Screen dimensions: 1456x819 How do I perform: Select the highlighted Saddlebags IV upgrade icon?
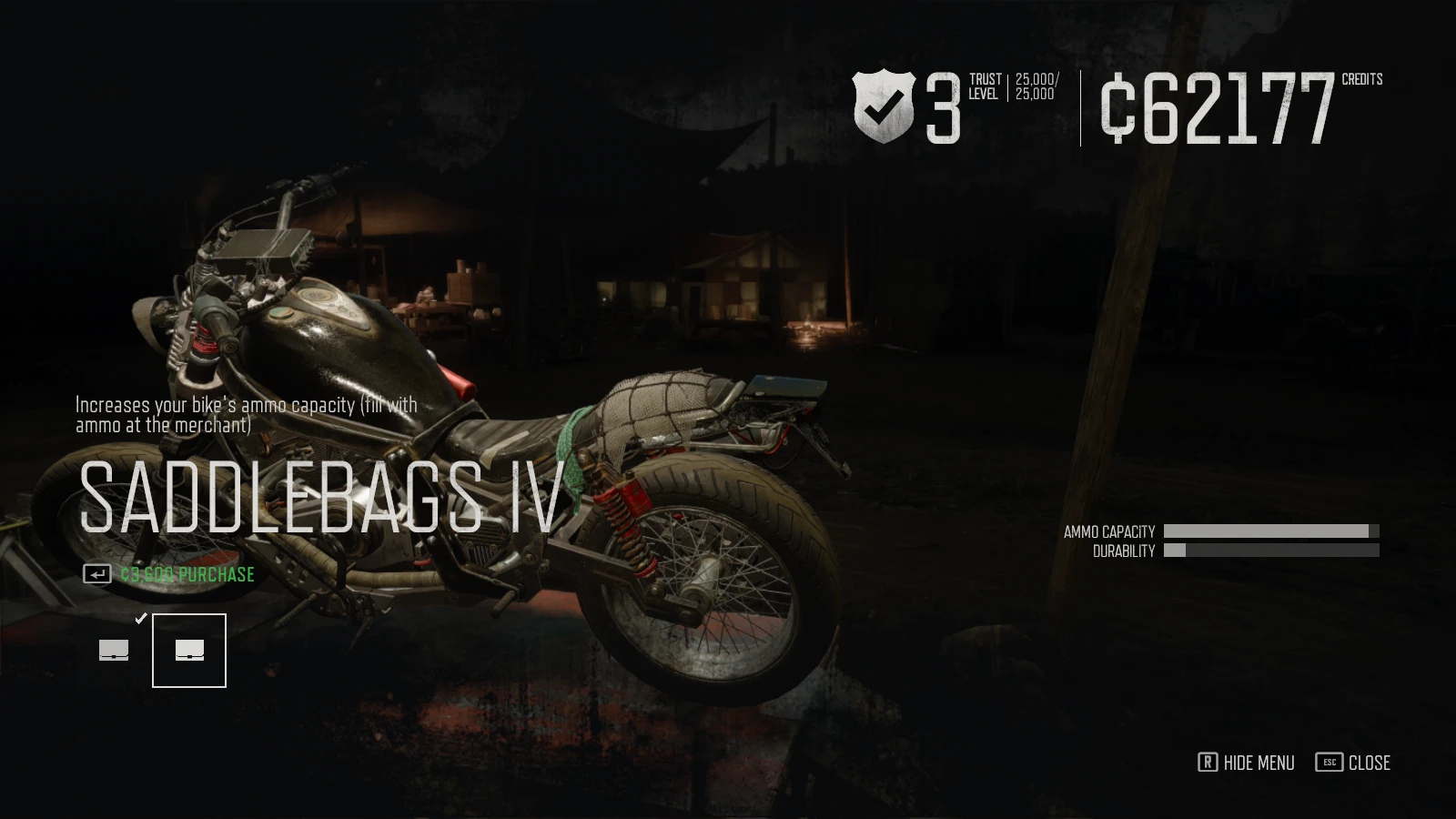[188, 649]
